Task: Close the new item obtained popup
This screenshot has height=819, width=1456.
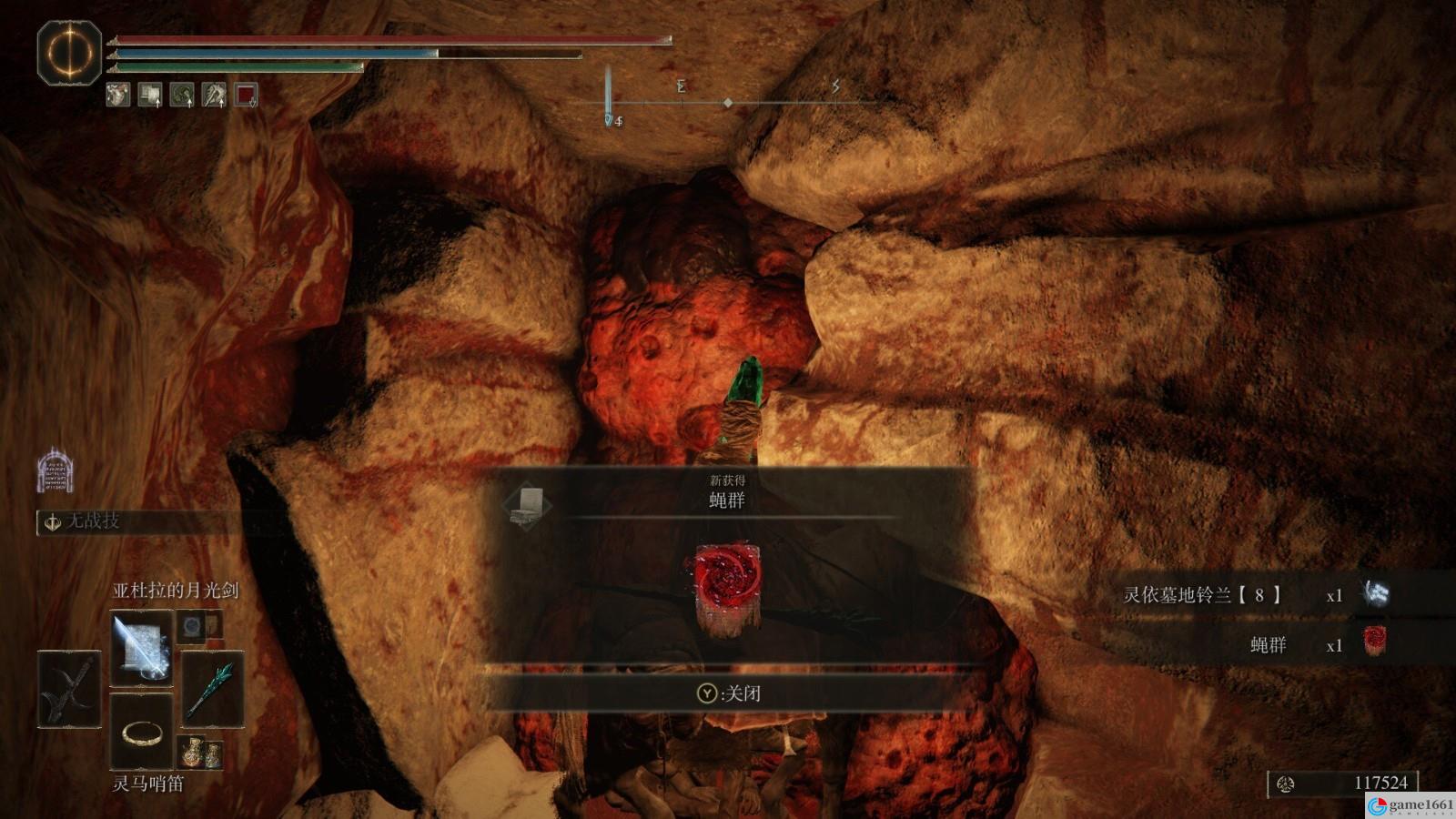Action: 728,693
